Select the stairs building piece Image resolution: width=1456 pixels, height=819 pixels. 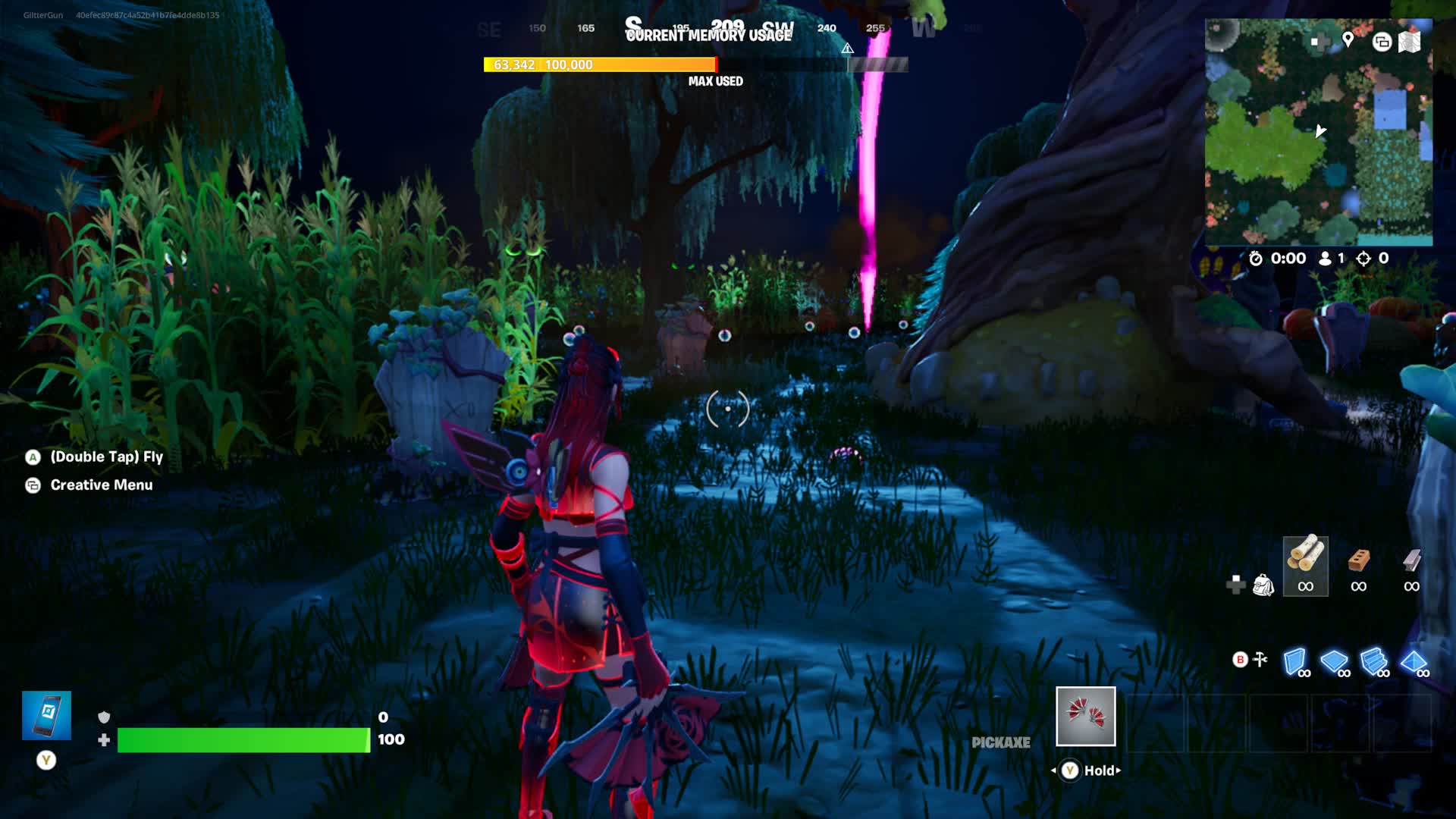click(1374, 662)
